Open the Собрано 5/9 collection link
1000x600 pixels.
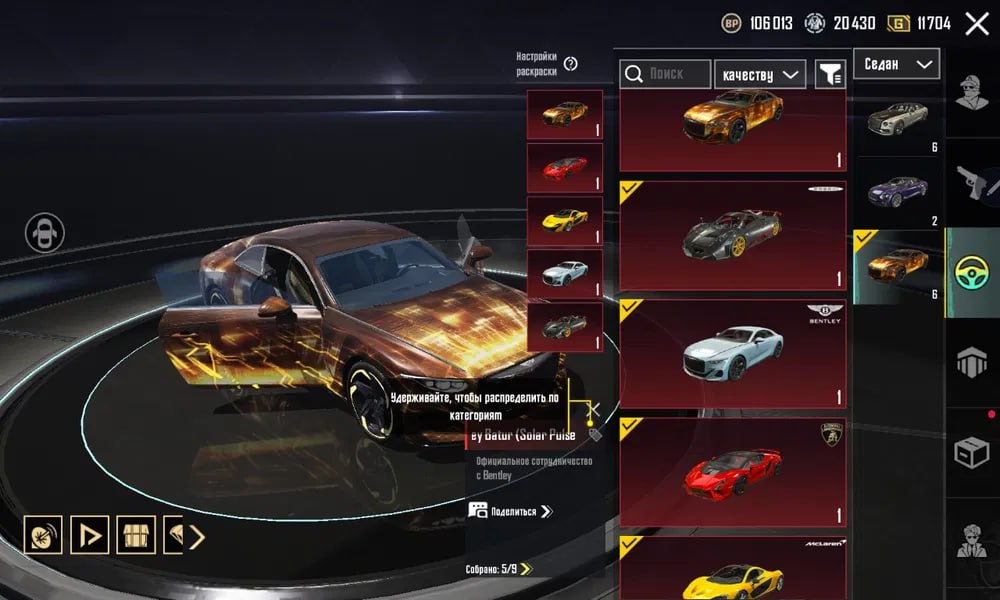tap(499, 569)
